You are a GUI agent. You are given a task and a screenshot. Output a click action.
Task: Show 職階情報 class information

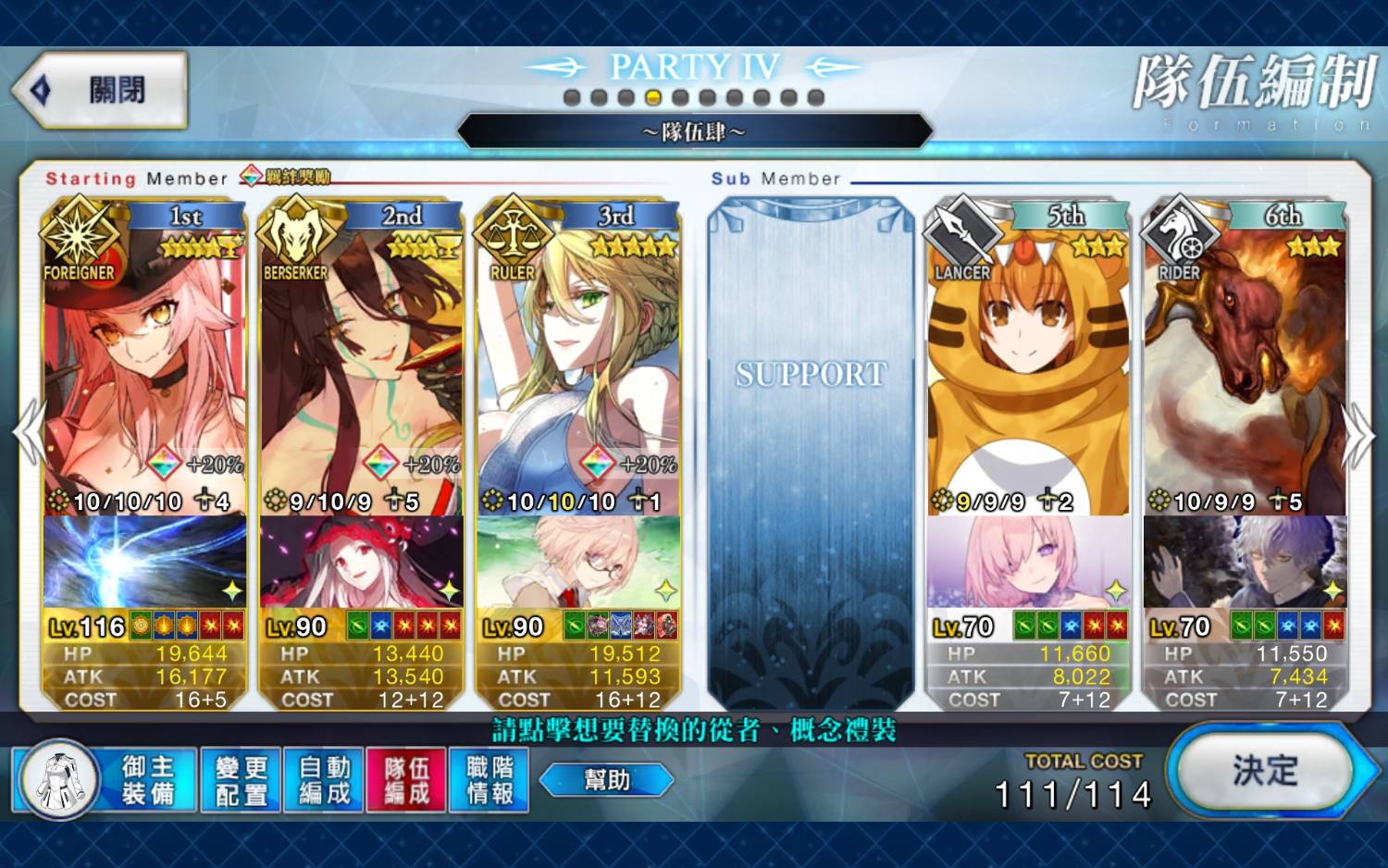pyautogui.click(x=489, y=780)
